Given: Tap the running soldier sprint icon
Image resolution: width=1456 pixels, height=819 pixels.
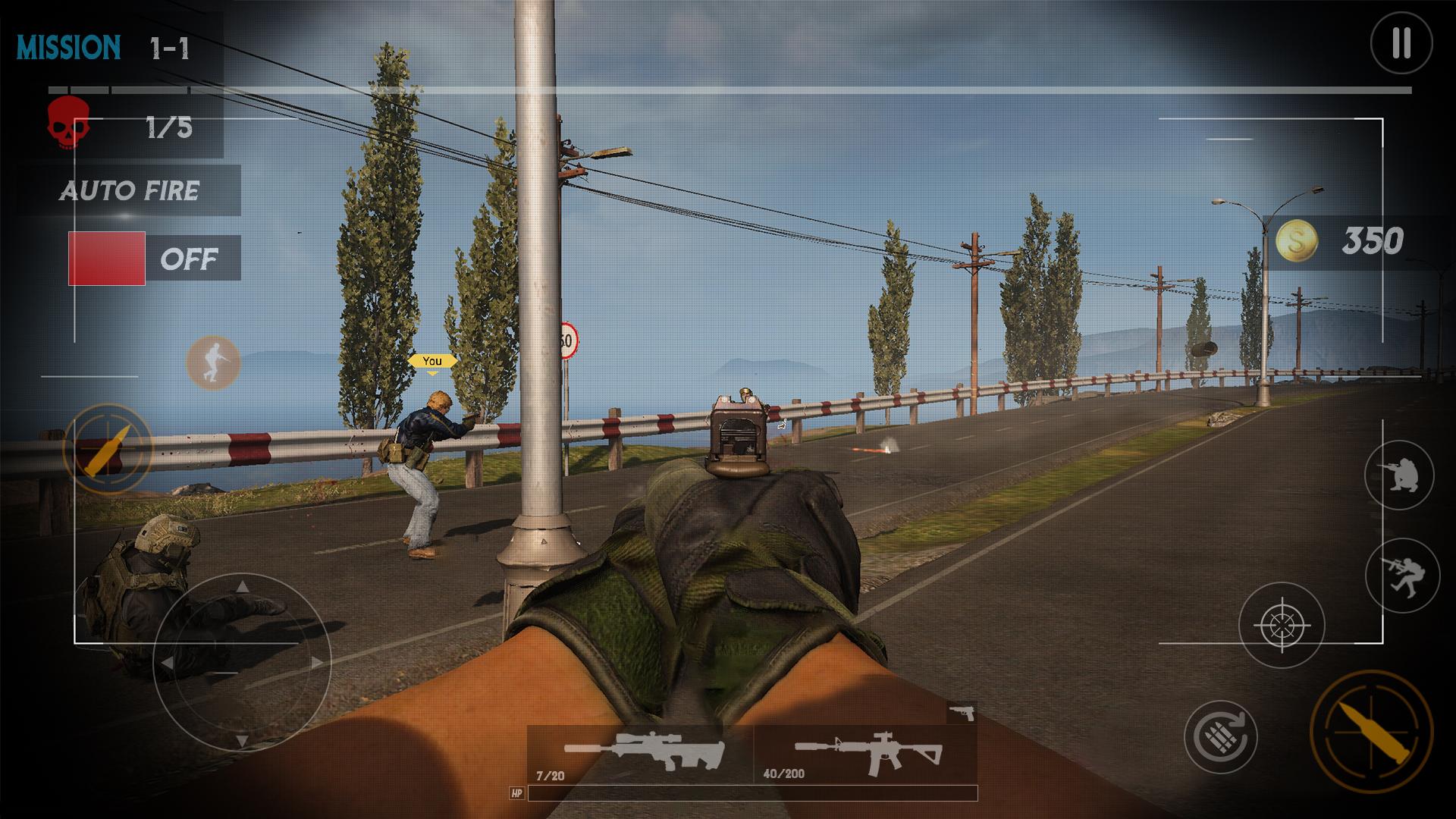Looking at the screenshot, I should 1402,575.
